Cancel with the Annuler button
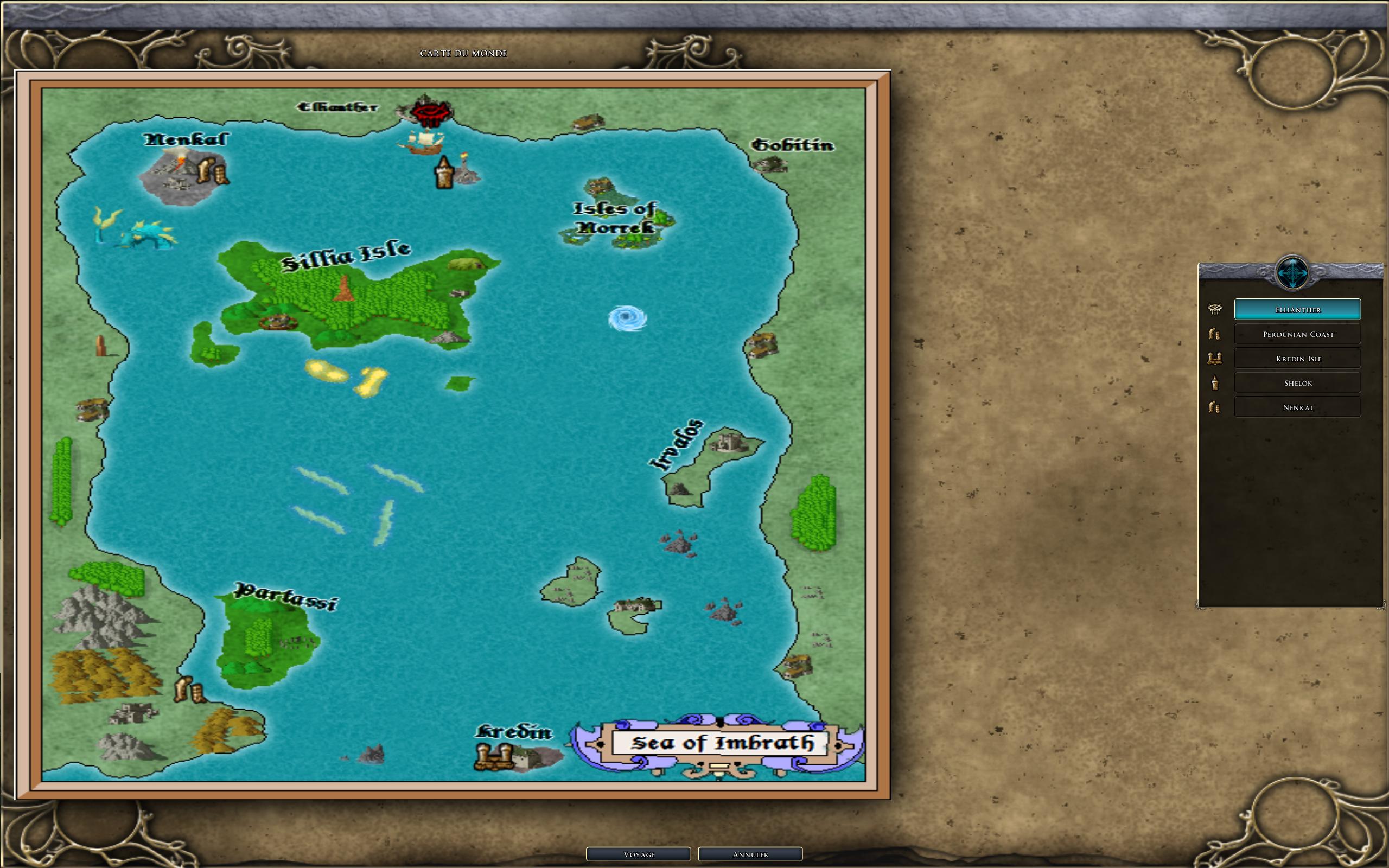 750,854
